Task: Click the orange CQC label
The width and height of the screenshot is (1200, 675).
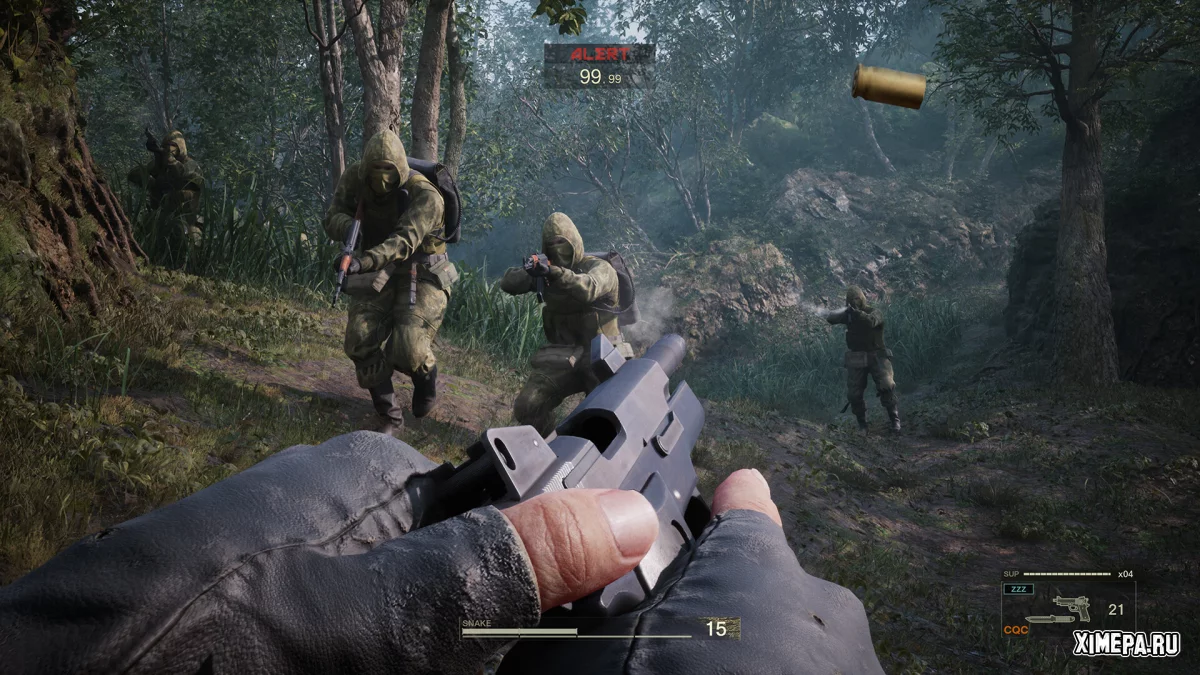Action: click(1018, 630)
